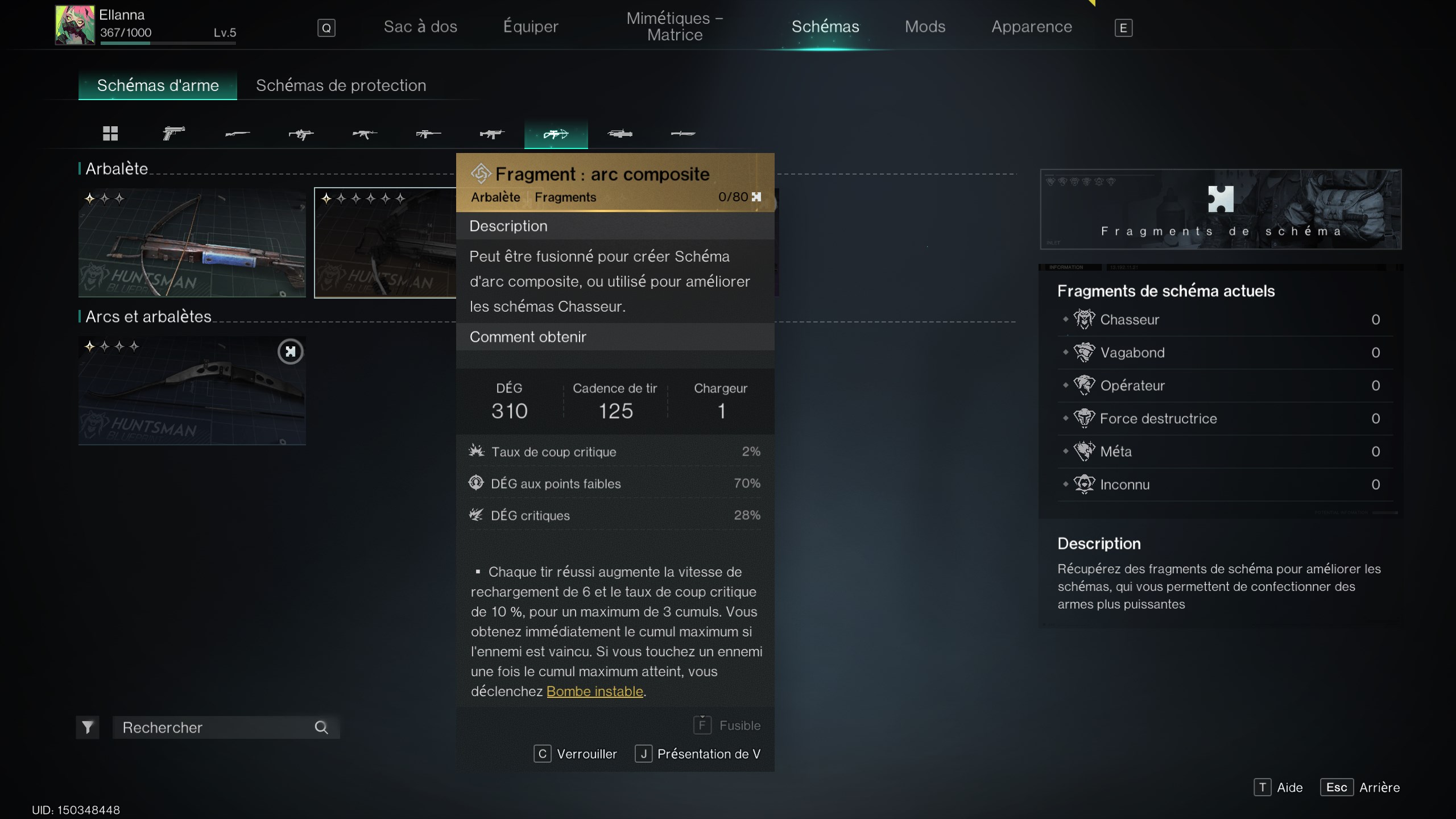The width and height of the screenshot is (1456, 819).
Task: Select the SMG weapon category icon
Action: [x=301, y=134]
